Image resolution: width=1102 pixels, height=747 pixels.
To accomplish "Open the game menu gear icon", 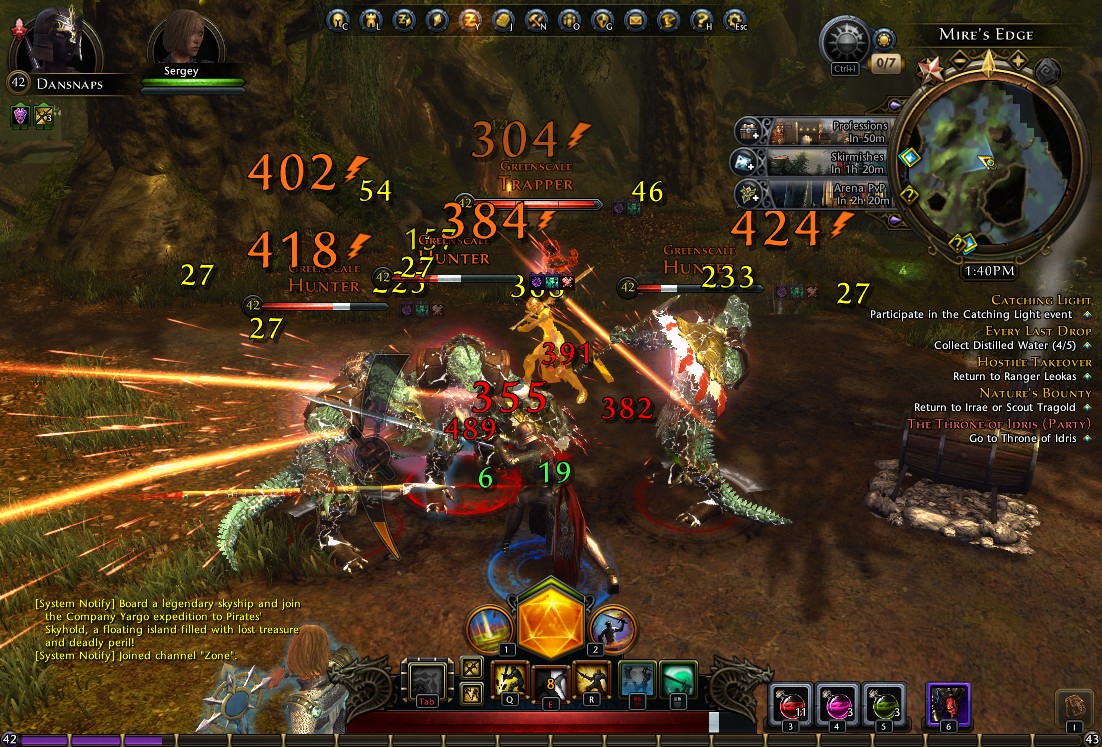I will pyautogui.click(x=735, y=19).
